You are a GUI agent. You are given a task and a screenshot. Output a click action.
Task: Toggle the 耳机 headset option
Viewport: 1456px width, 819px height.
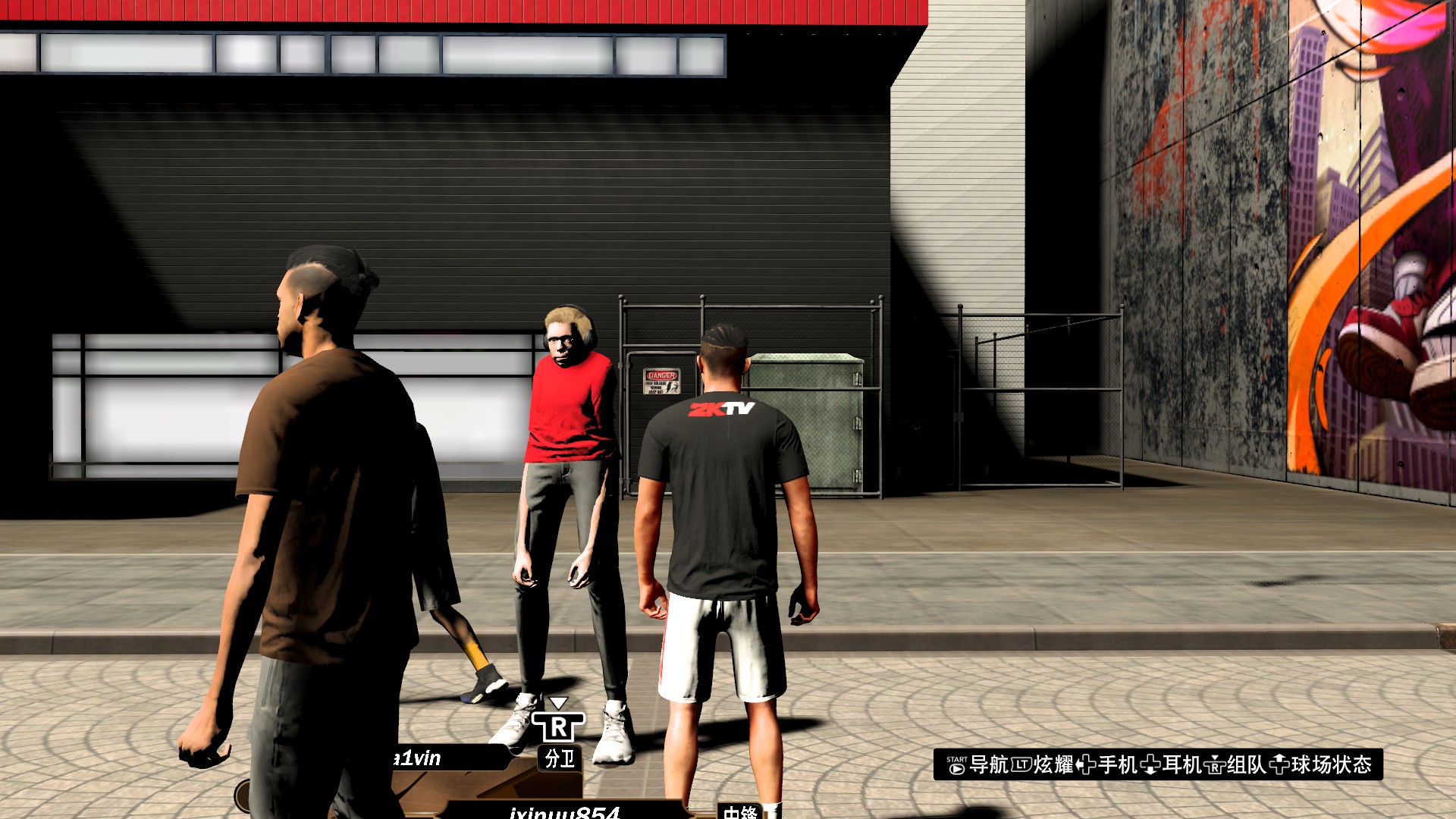point(1182,765)
